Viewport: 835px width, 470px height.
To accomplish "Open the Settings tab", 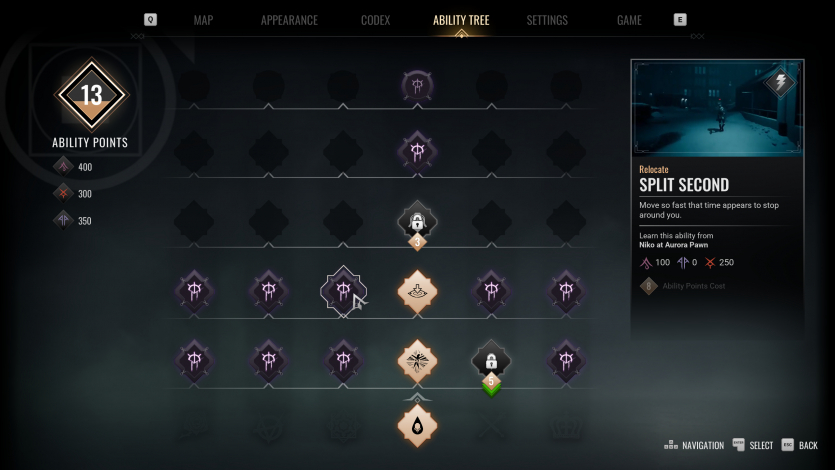I will 547,20.
